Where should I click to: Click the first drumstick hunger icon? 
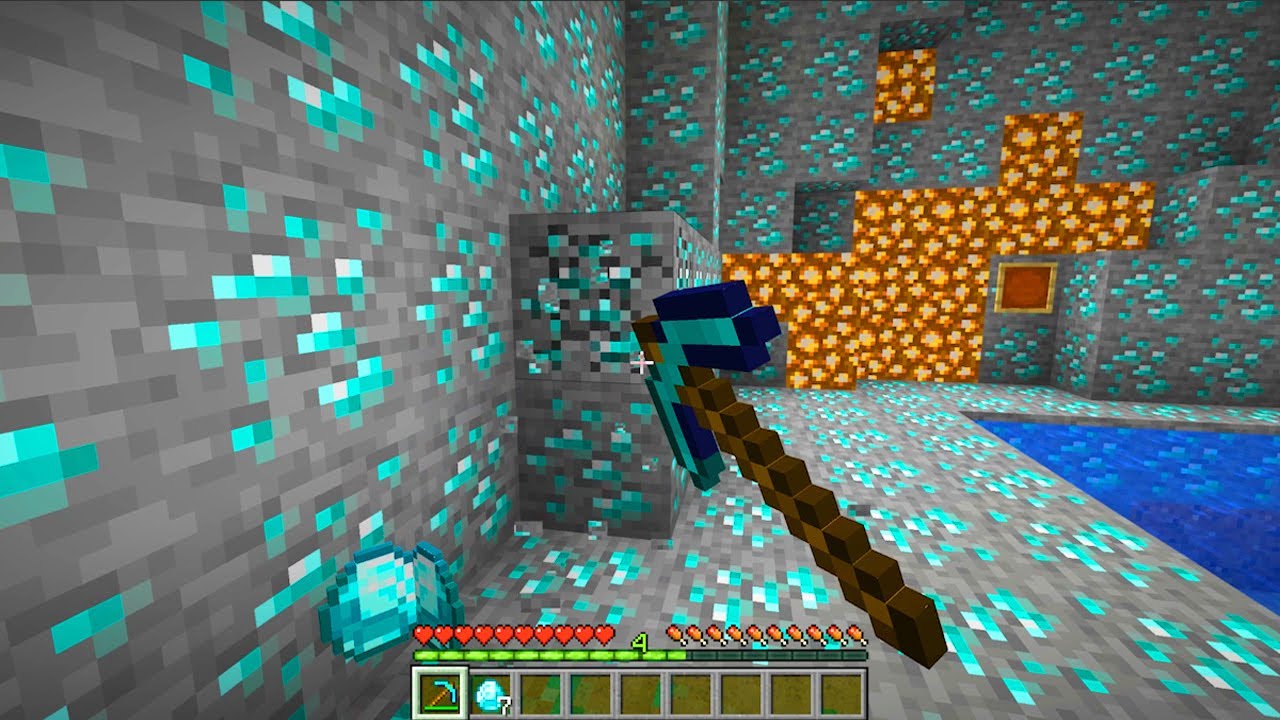tap(676, 633)
